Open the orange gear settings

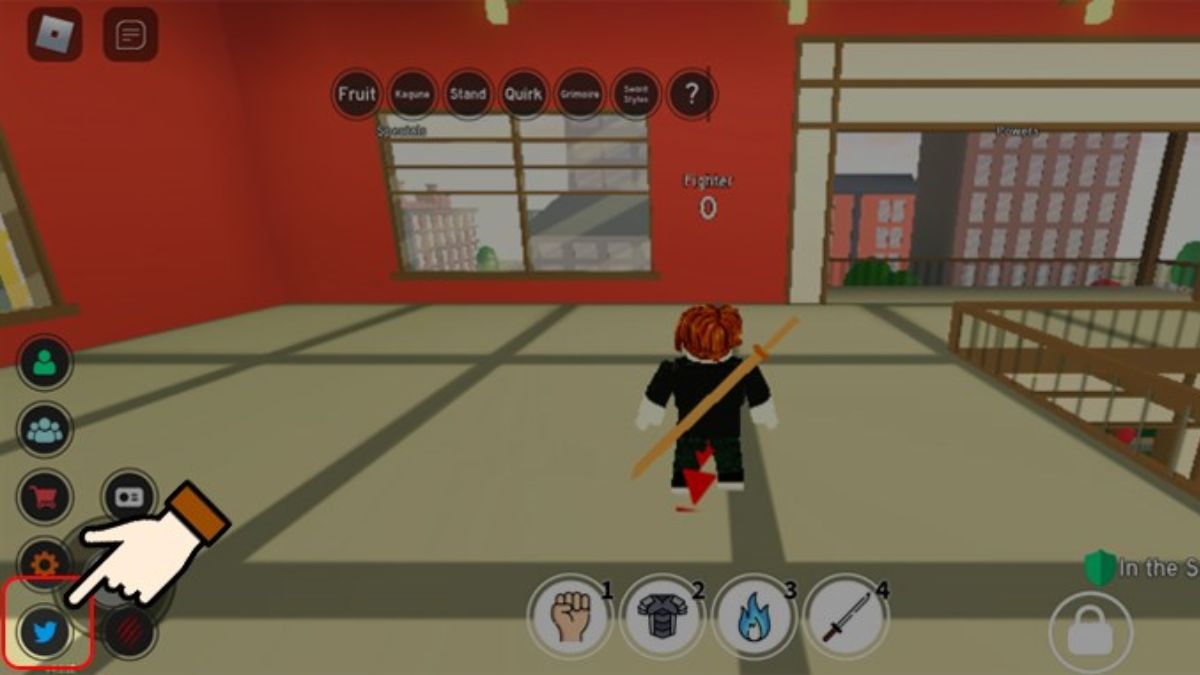(x=45, y=564)
